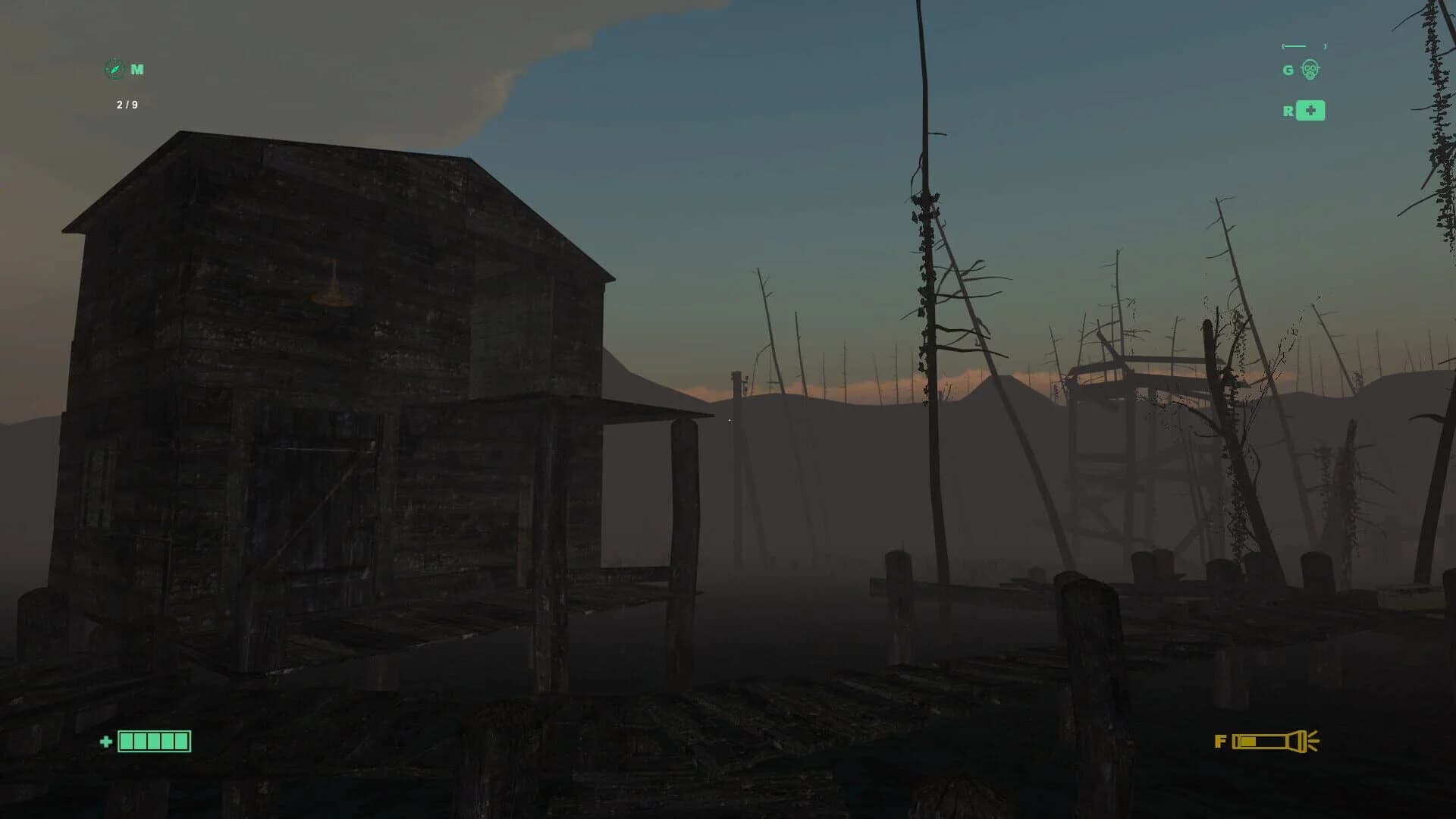Screen dimensions: 1456x819
Task: Click the battery charge indicator top-right
Action: [1302, 45]
